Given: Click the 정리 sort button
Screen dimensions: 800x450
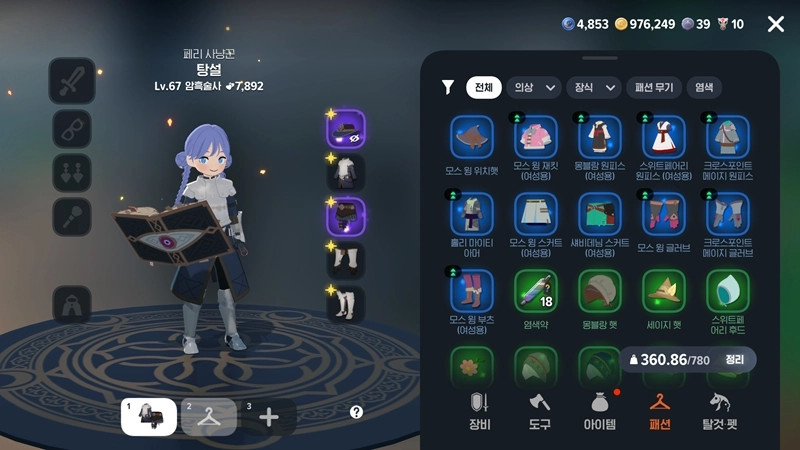Looking at the screenshot, I should click(x=735, y=359).
